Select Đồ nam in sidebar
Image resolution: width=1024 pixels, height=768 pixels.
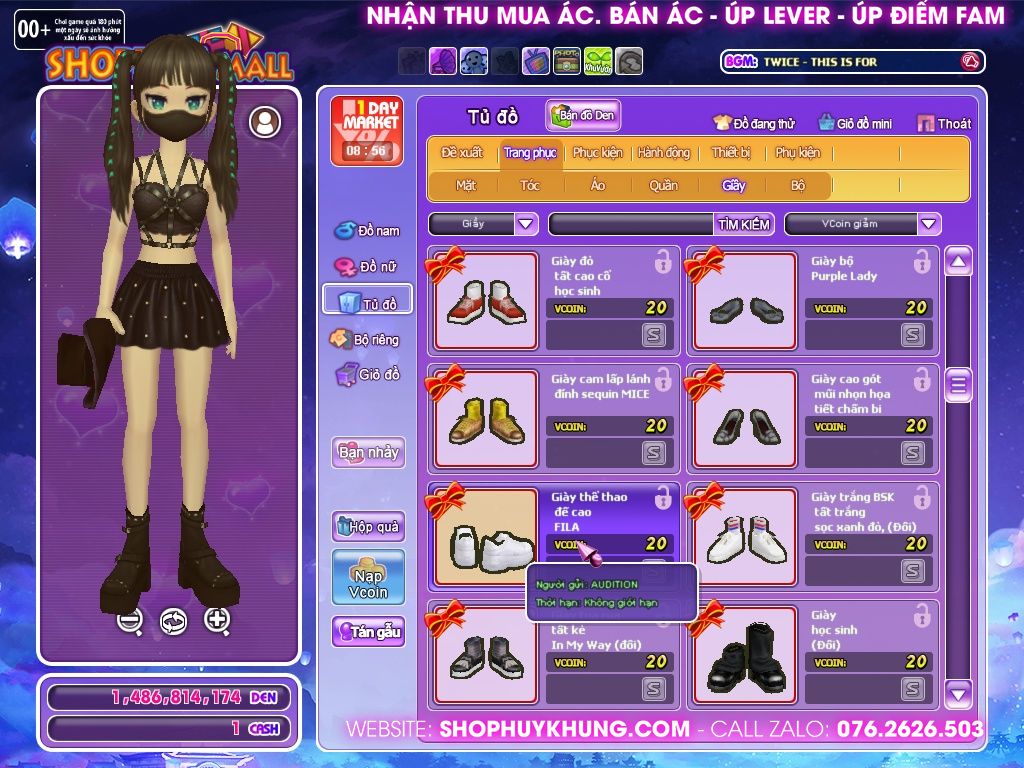368,231
